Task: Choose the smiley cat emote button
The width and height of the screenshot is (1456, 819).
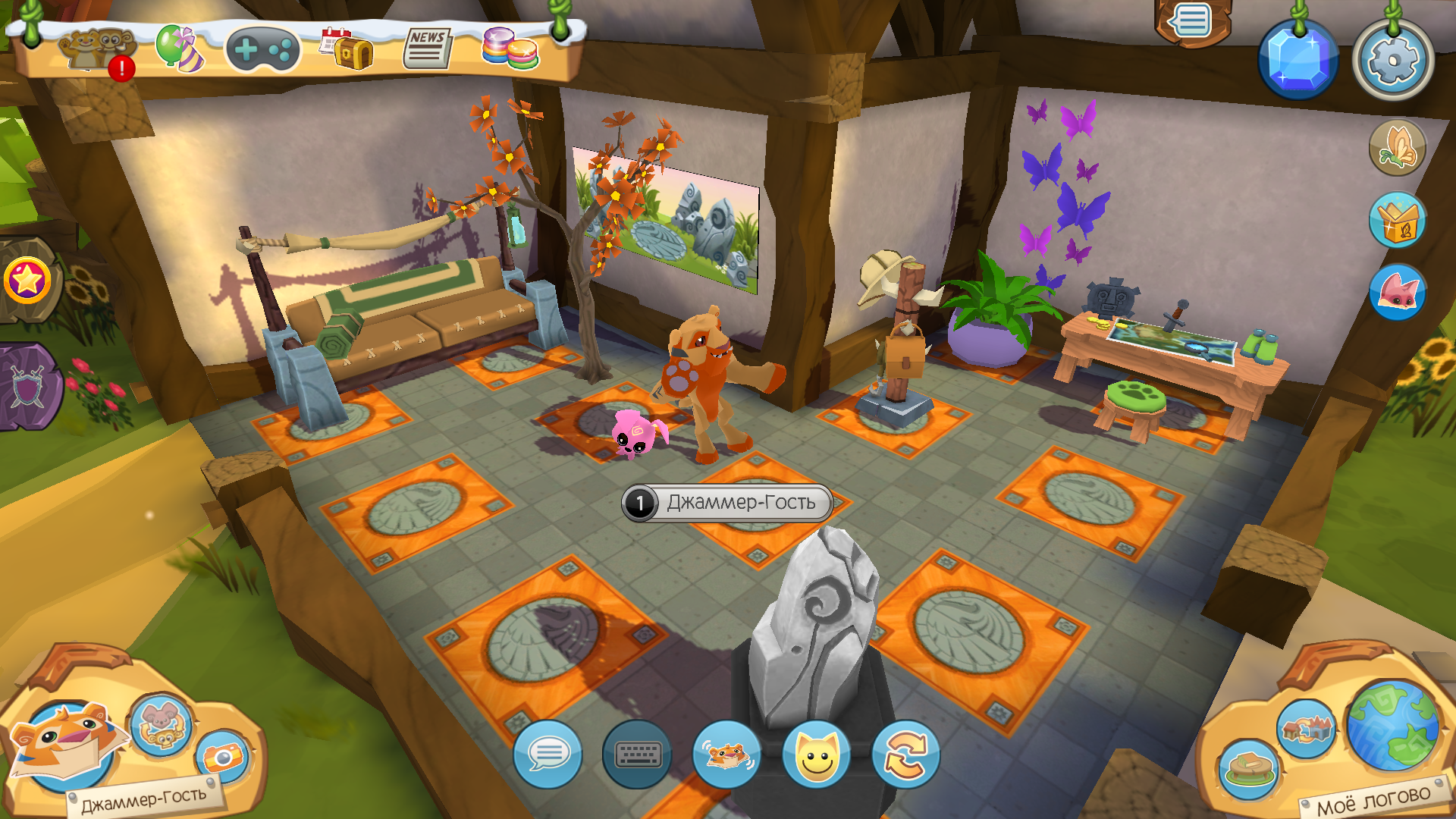Action: [817, 755]
